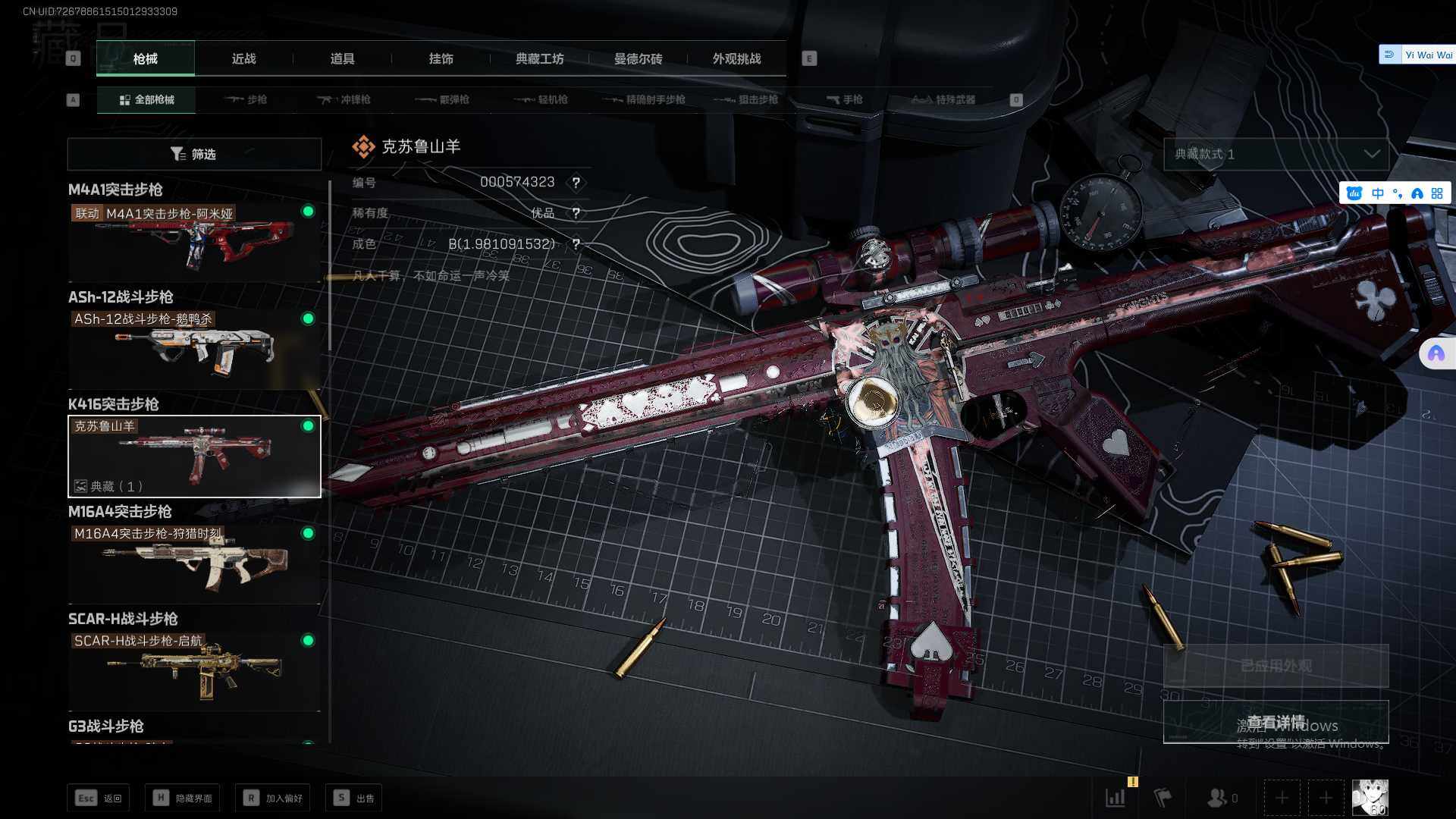Open the 道具 items tab

tap(342, 58)
